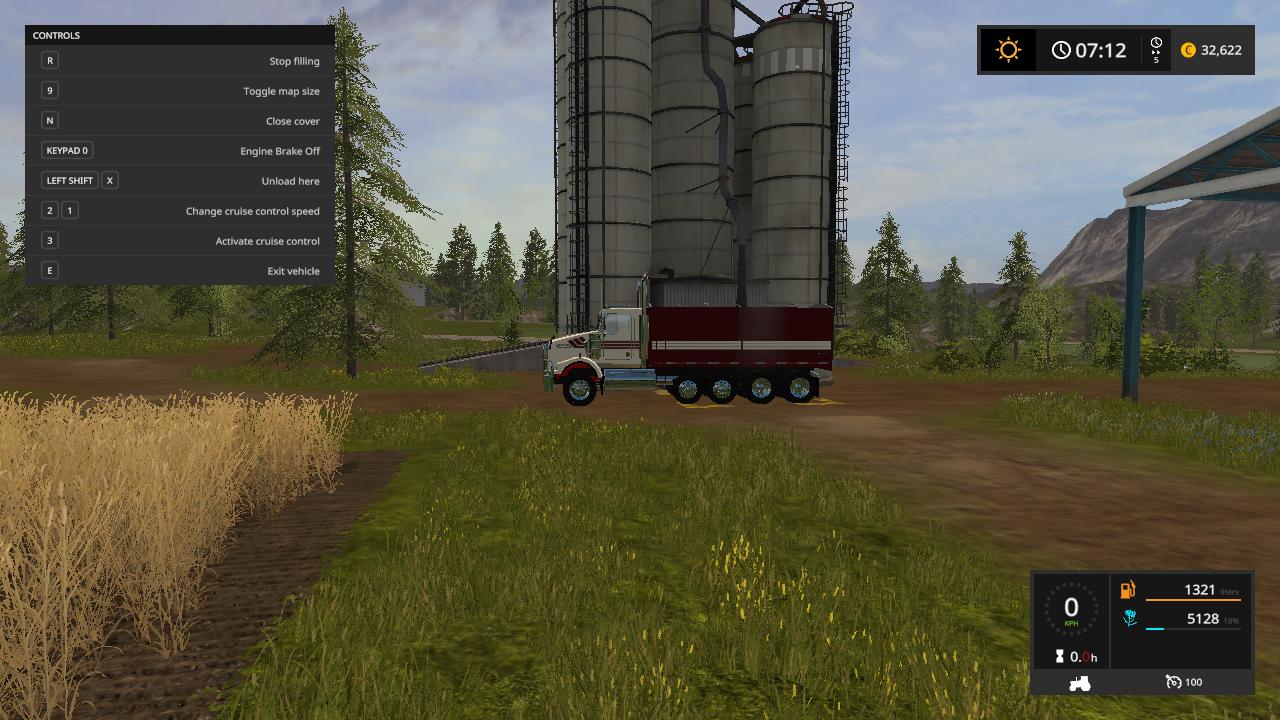Click the fuel pump icon
This screenshot has height=720, width=1280.
(x=1128, y=590)
